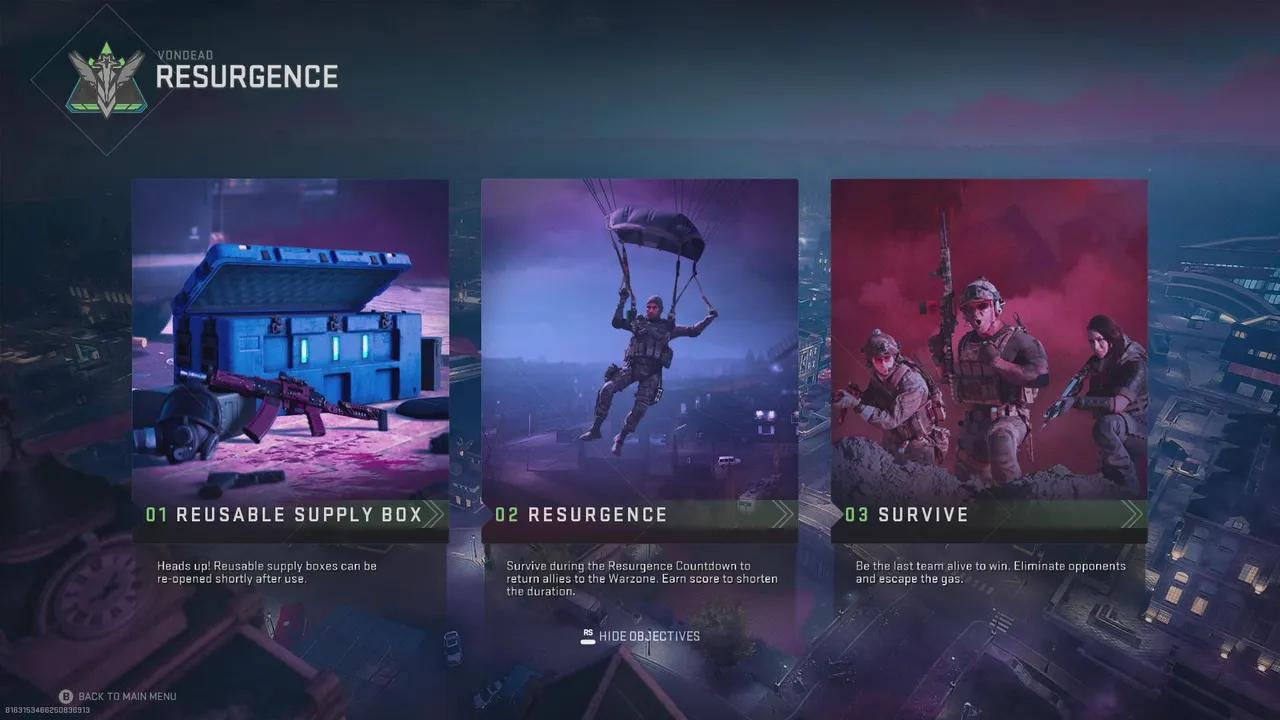Open the 02 Resurgence objective entry
This screenshot has height=720, width=1280.
585,515
